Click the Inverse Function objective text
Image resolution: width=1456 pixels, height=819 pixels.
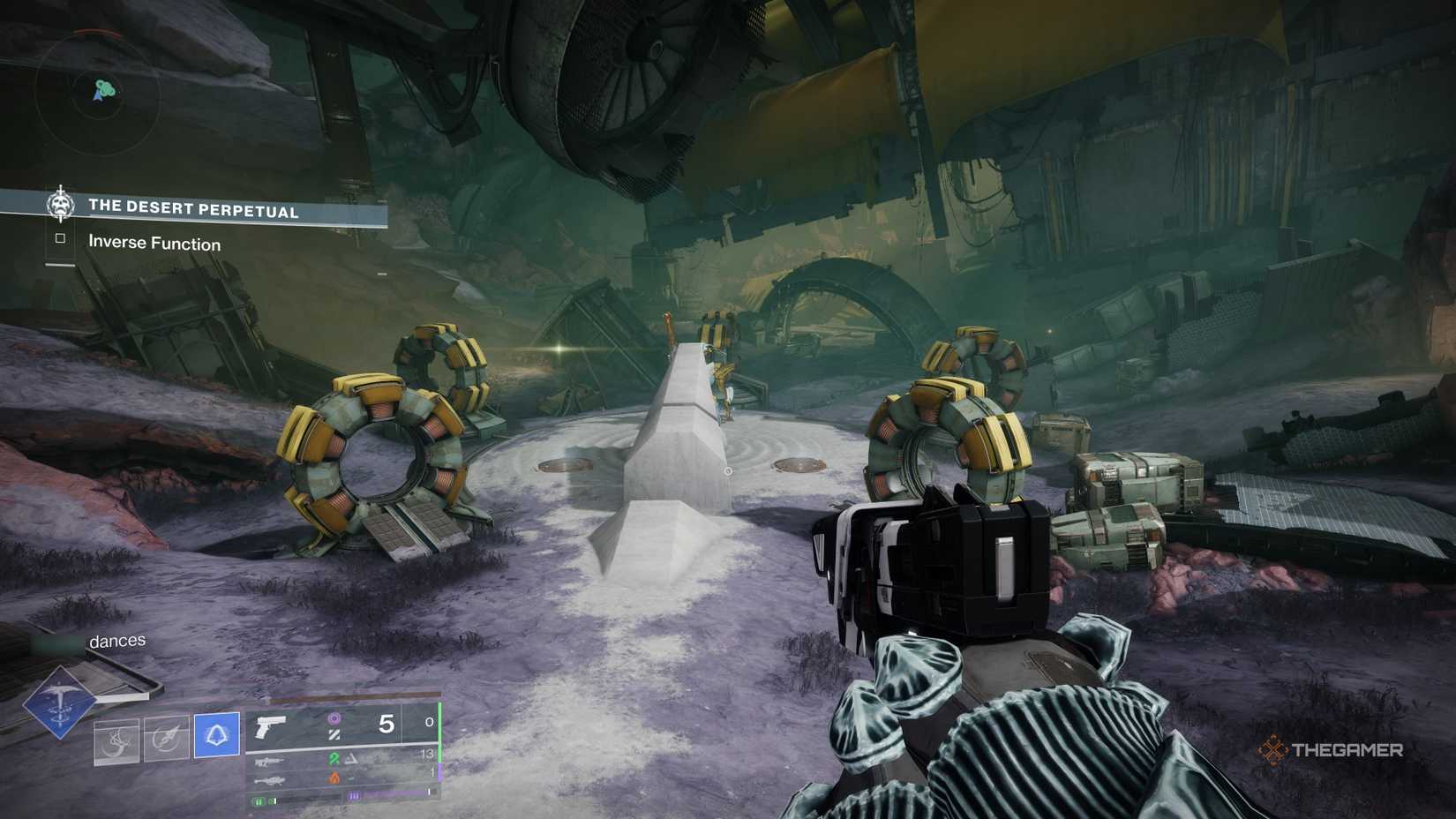click(153, 244)
